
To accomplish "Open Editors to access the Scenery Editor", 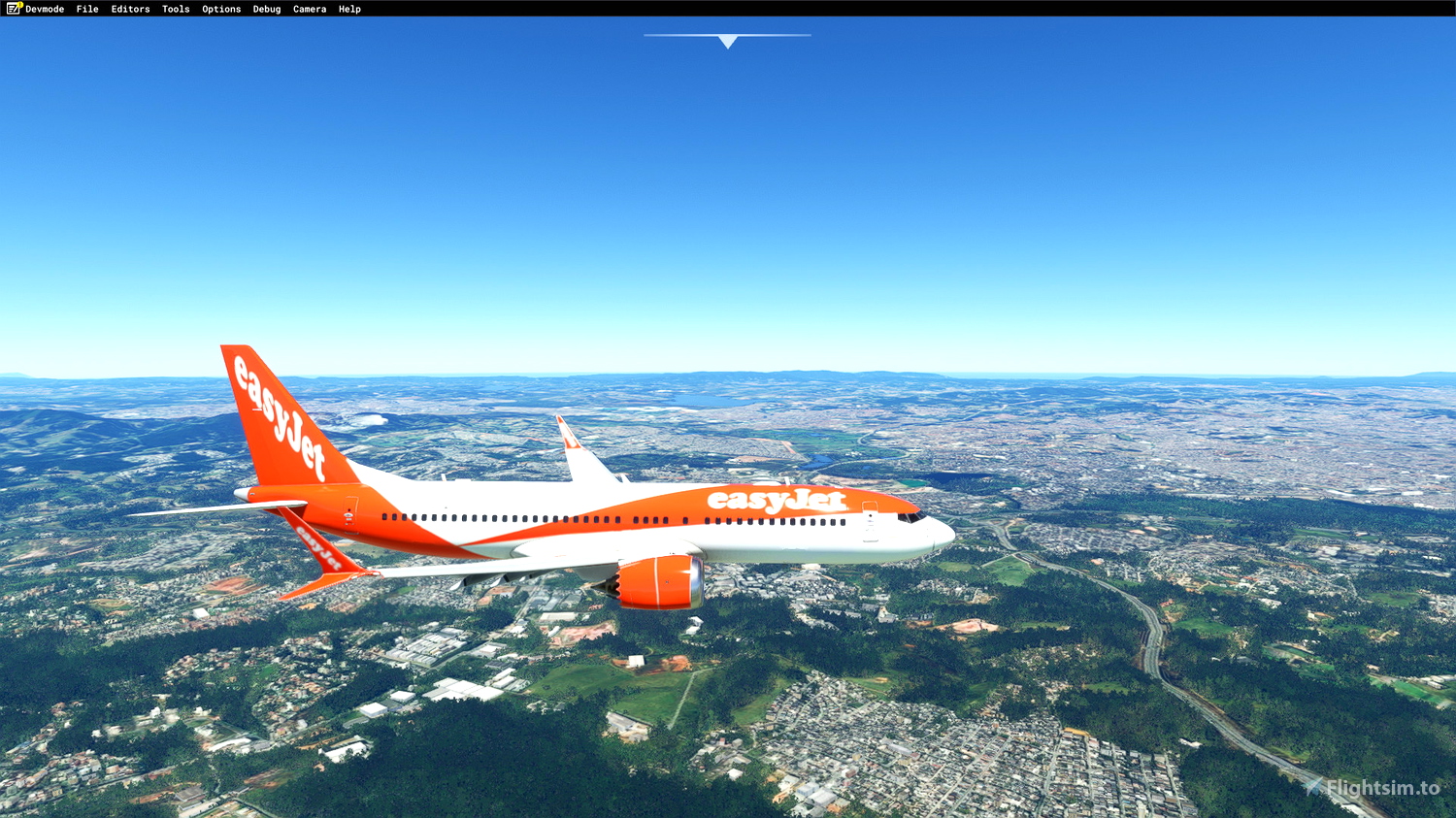I will (130, 9).
